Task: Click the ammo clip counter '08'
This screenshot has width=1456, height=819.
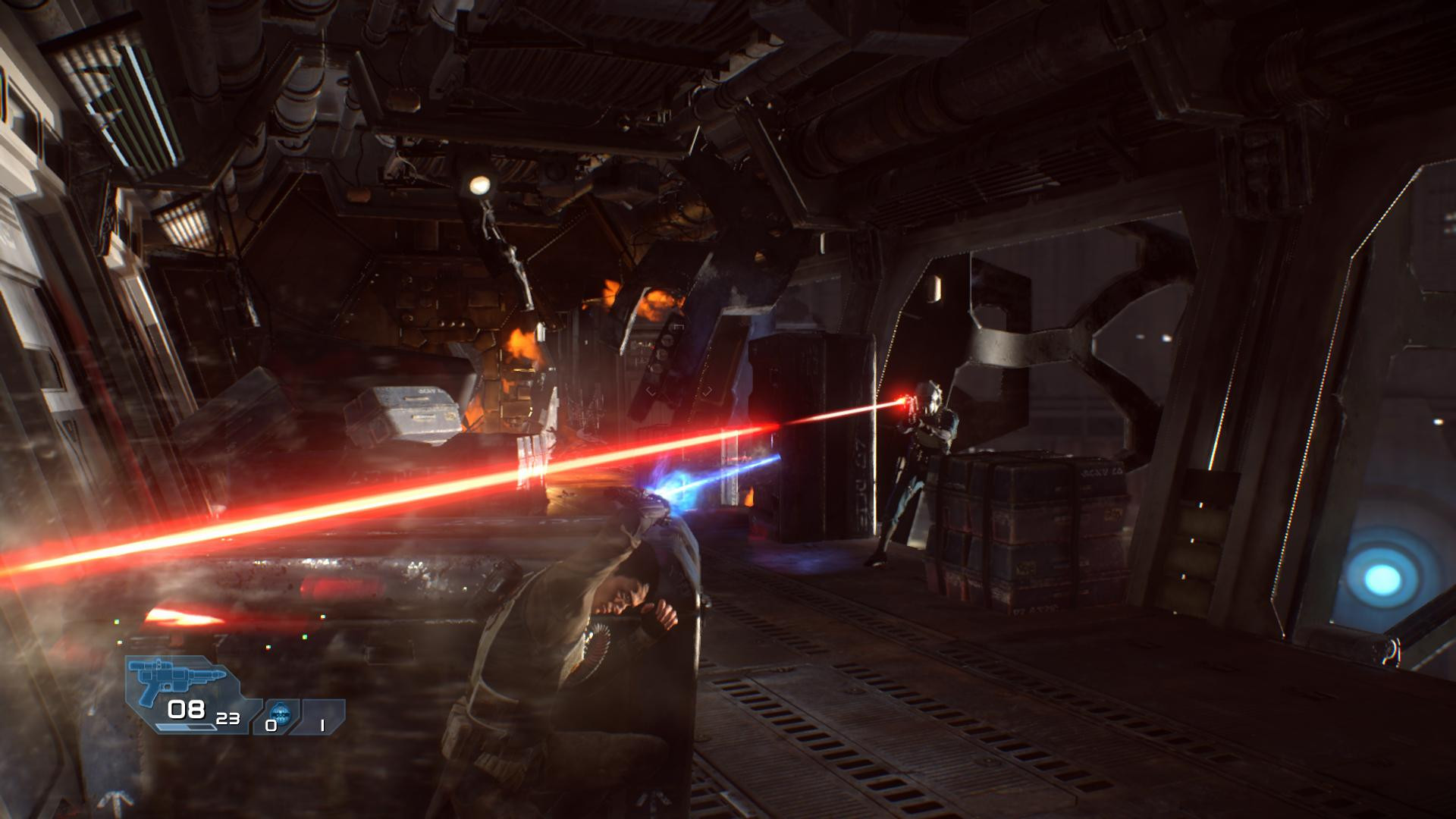Action: point(186,711)
